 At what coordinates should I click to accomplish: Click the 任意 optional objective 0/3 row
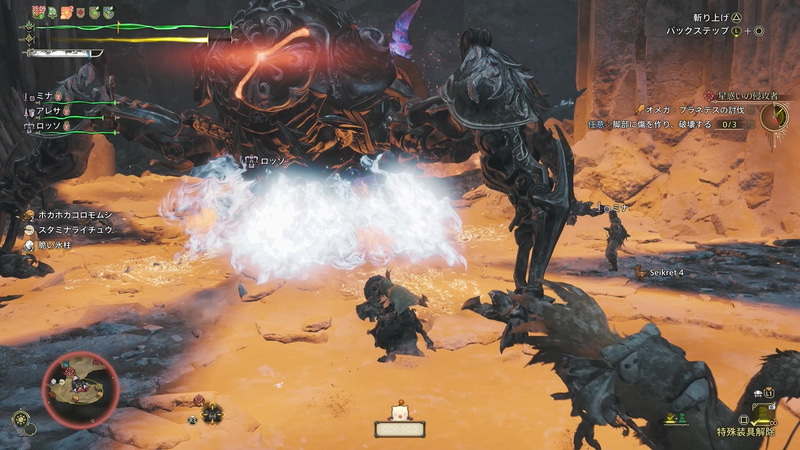pyautogui.click(x=666, y=125)
